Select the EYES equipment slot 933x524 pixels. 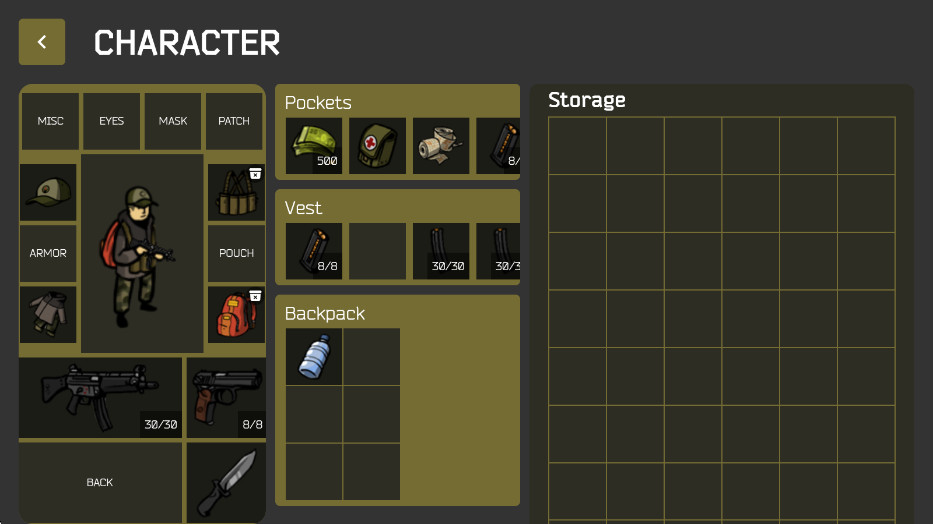(x=111, y=121)
